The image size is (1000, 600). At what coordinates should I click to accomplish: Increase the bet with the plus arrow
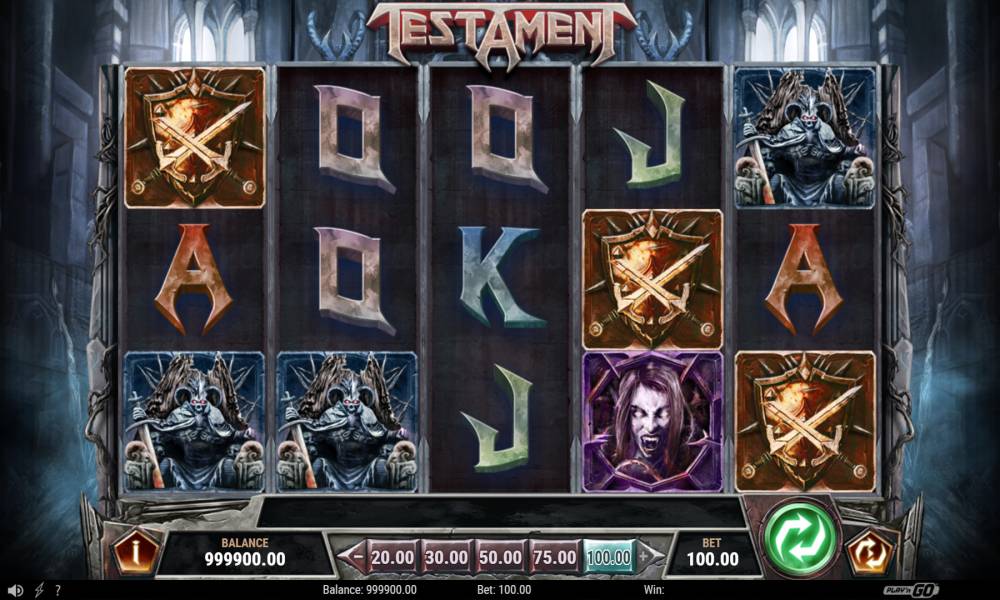645,555
